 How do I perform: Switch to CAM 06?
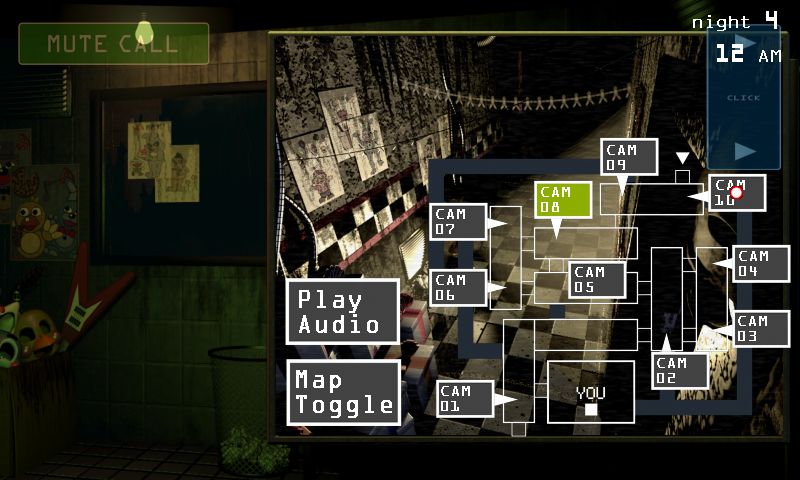[458, 288]
